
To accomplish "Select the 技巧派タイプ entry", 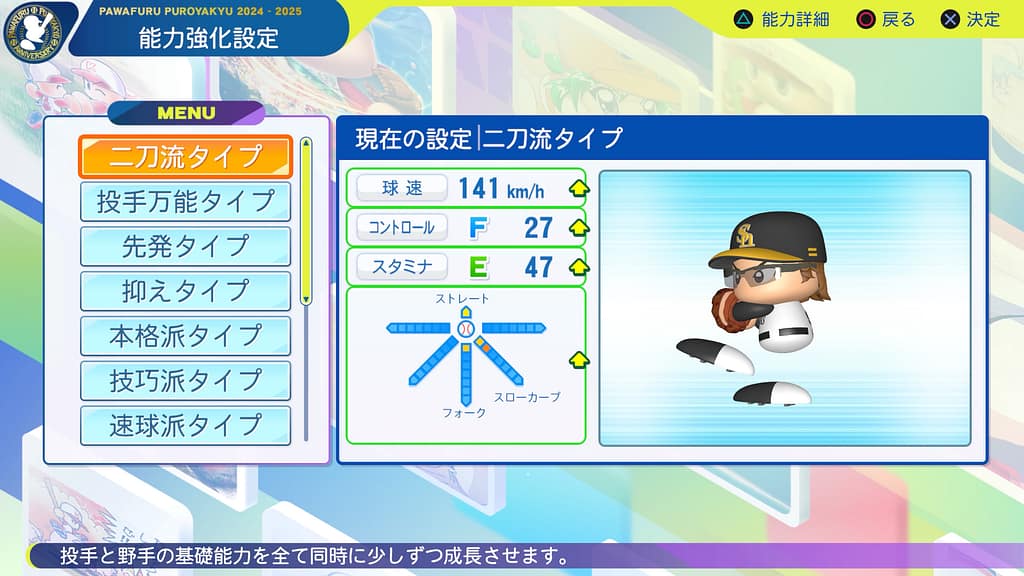I will click(x=185, y=381).
